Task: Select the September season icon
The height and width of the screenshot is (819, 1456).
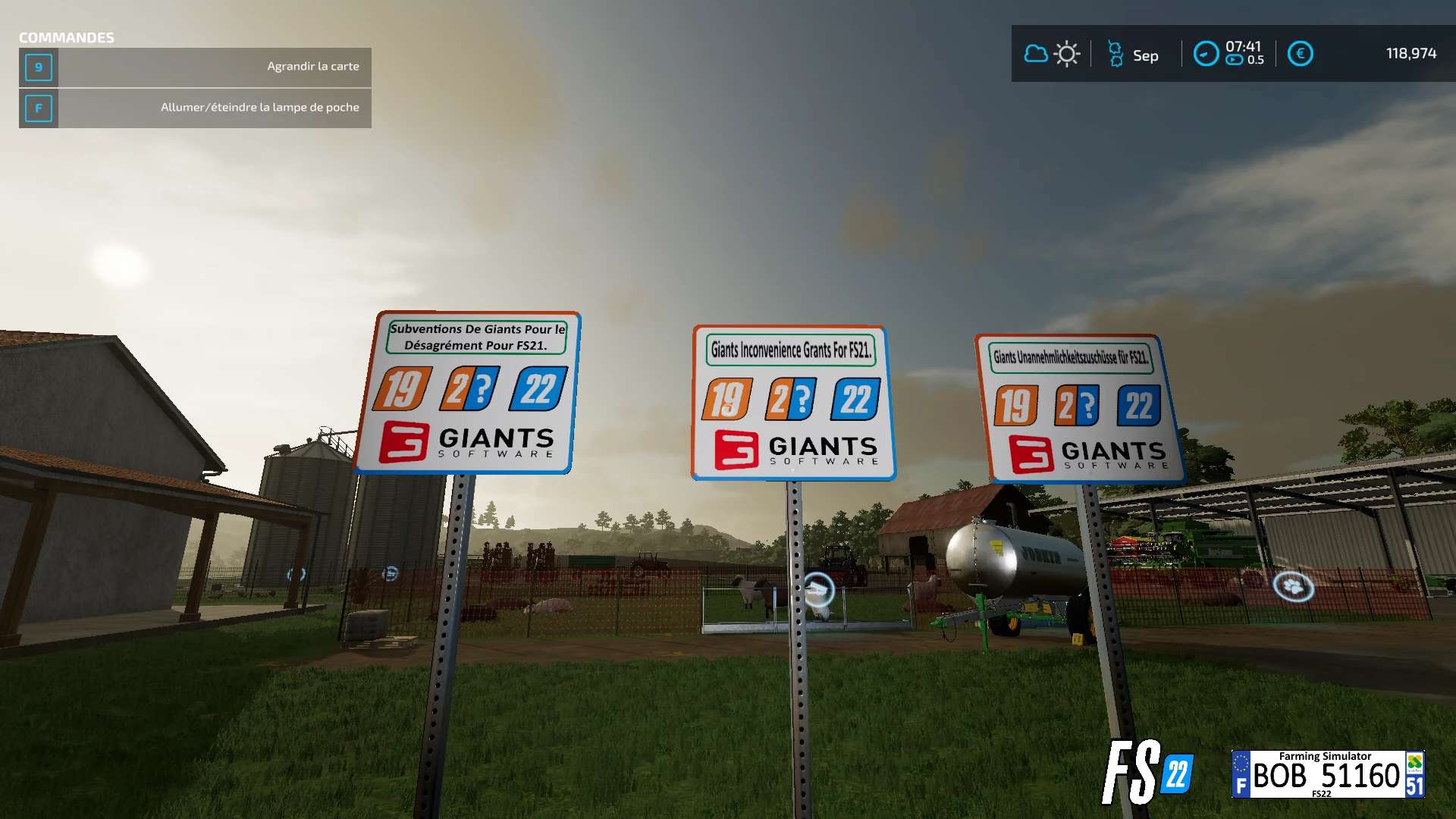Action: click(x=1116, y=54)
